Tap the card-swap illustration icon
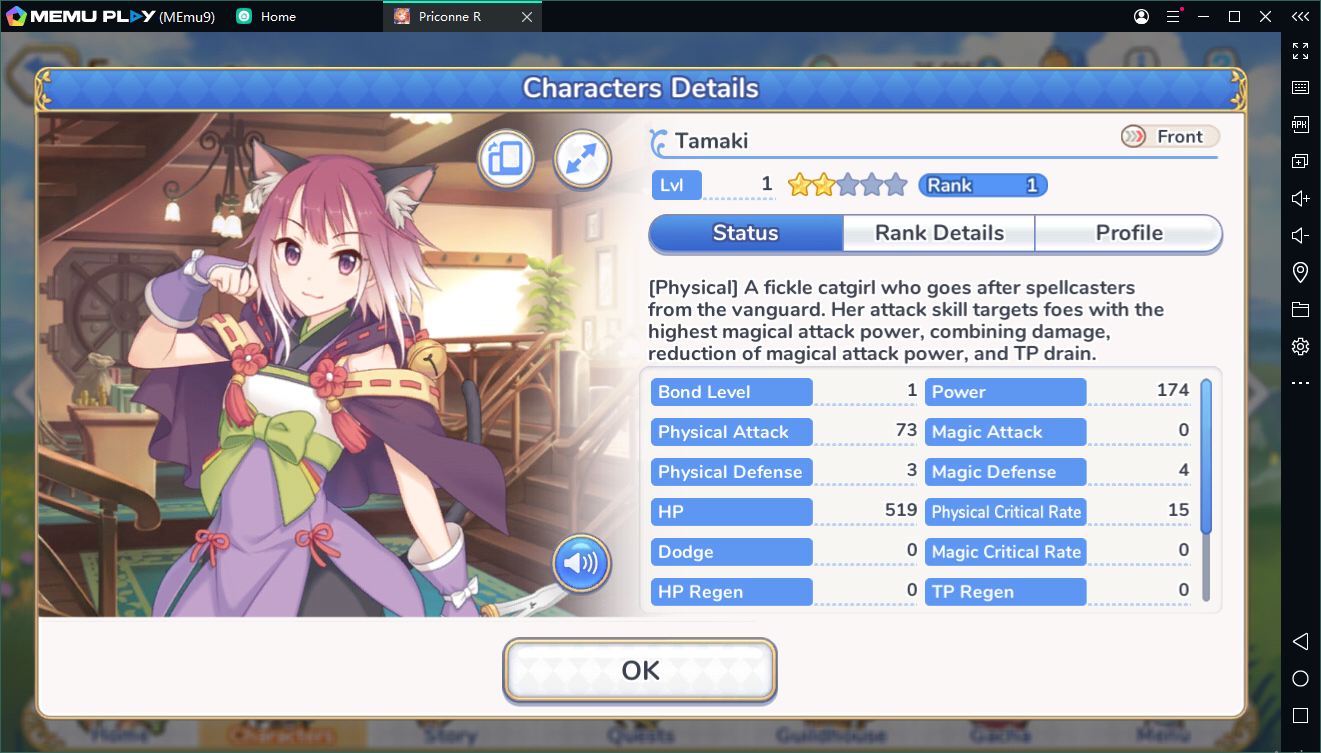The image size is (1321, 753). [x=506, y=160]
